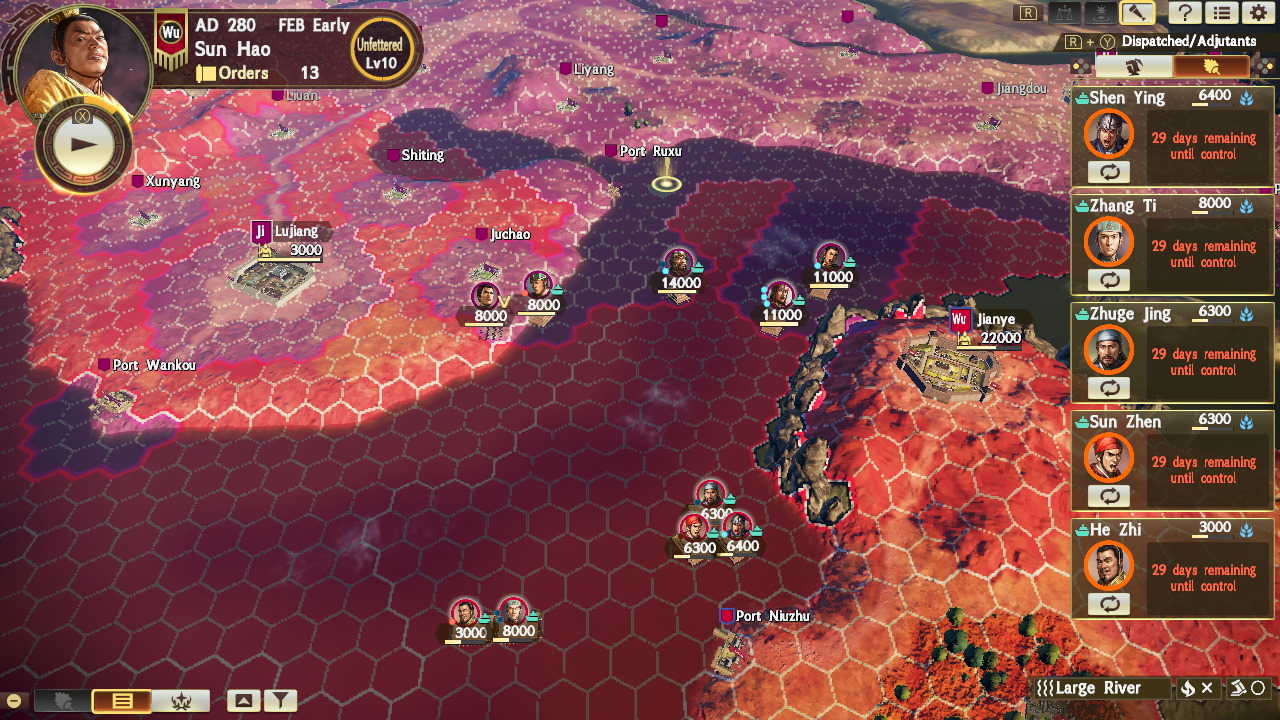The width and height of the screenshot is (1280, 720).
Task: Open the list menu beside the gear
Action: [1221, 13]
